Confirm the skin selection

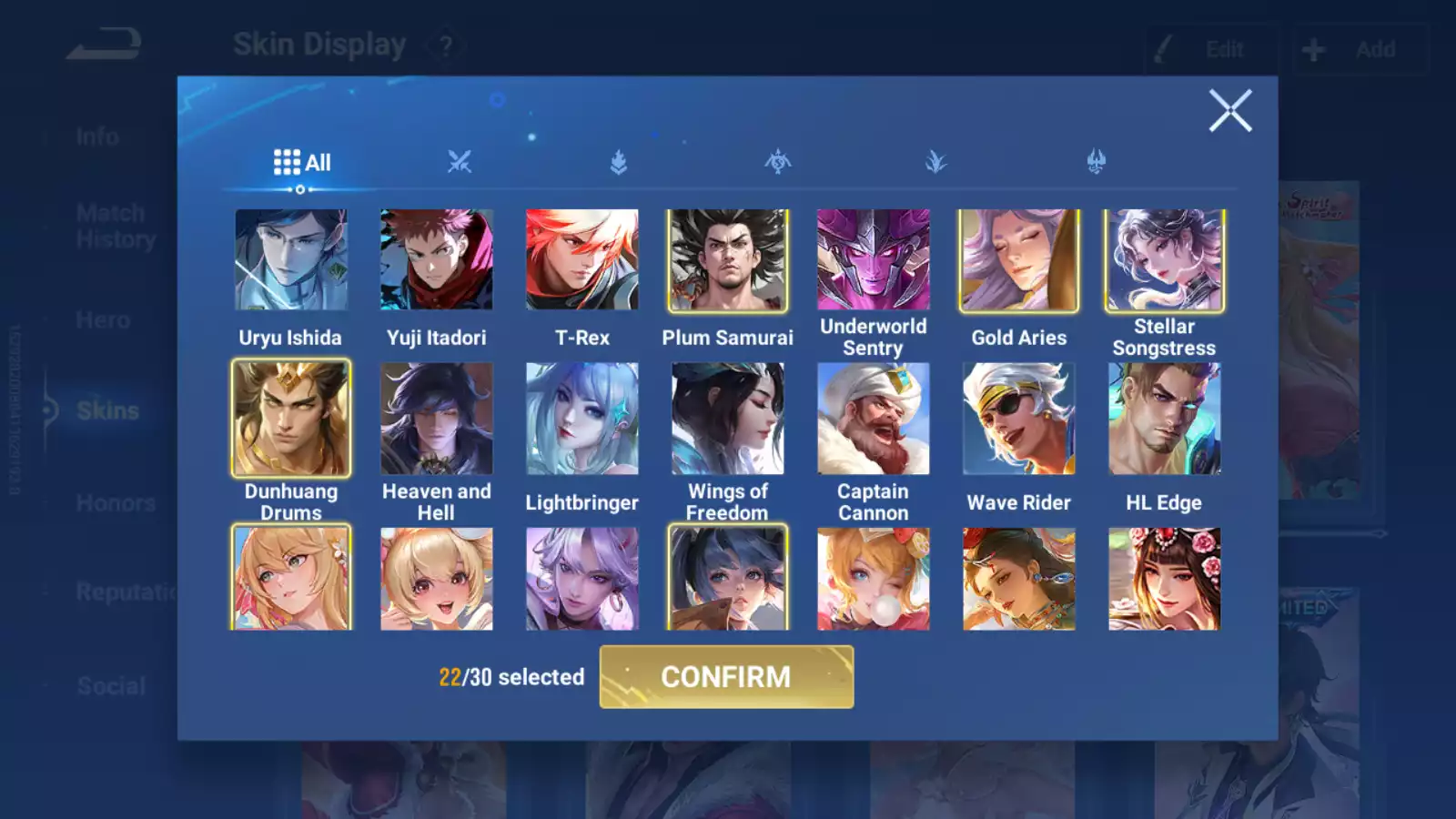(726, 677)
